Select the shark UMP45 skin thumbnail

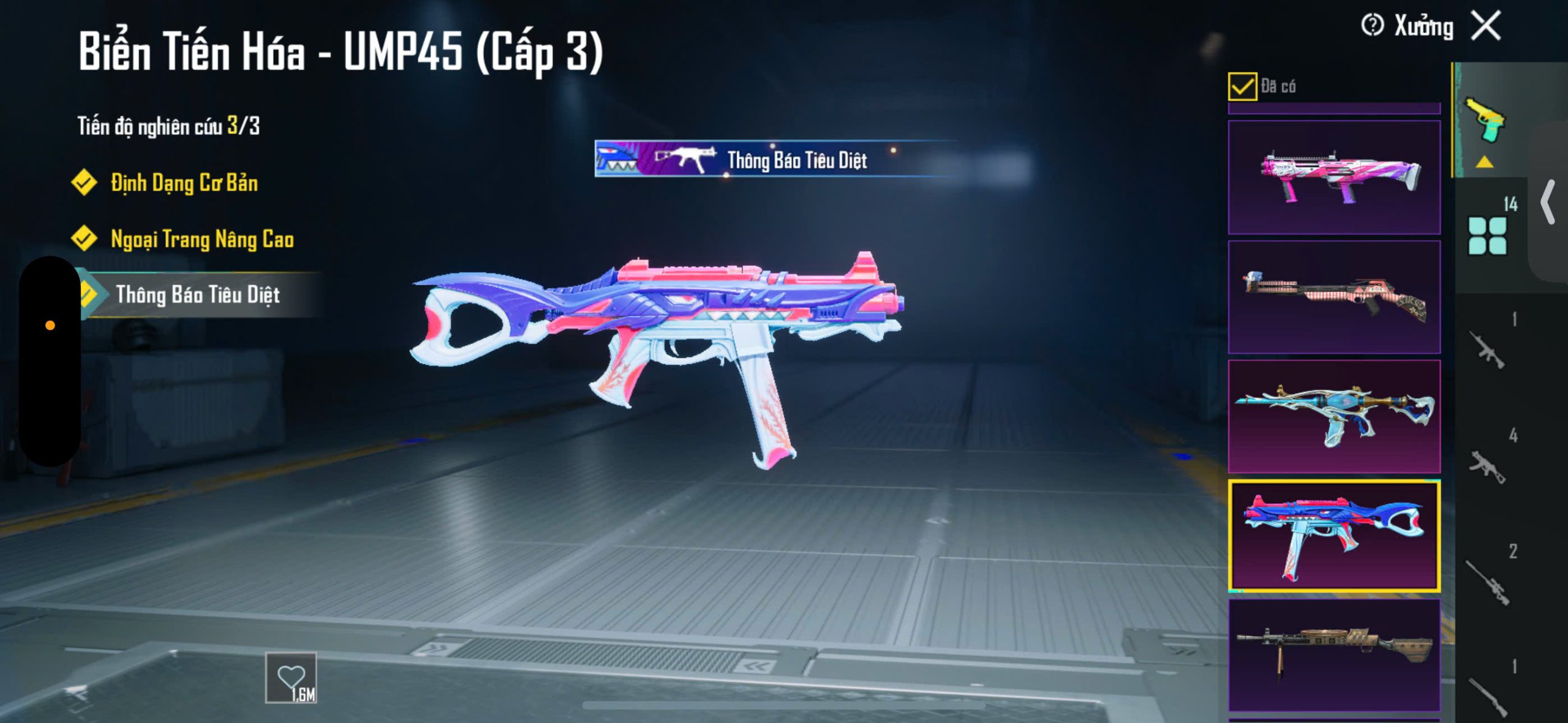coord(1334,536)
